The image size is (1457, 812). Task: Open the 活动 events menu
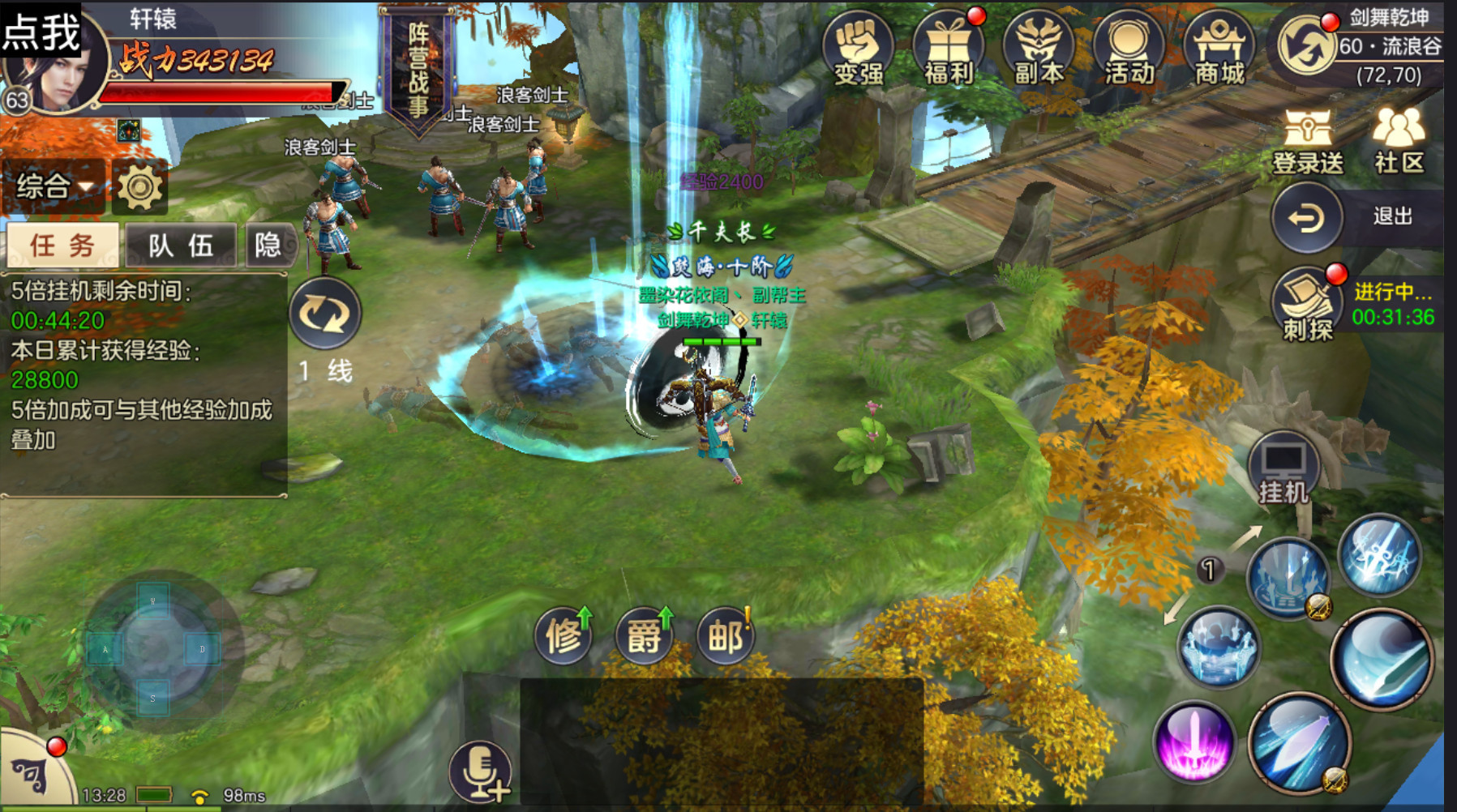pos(1129,49)
